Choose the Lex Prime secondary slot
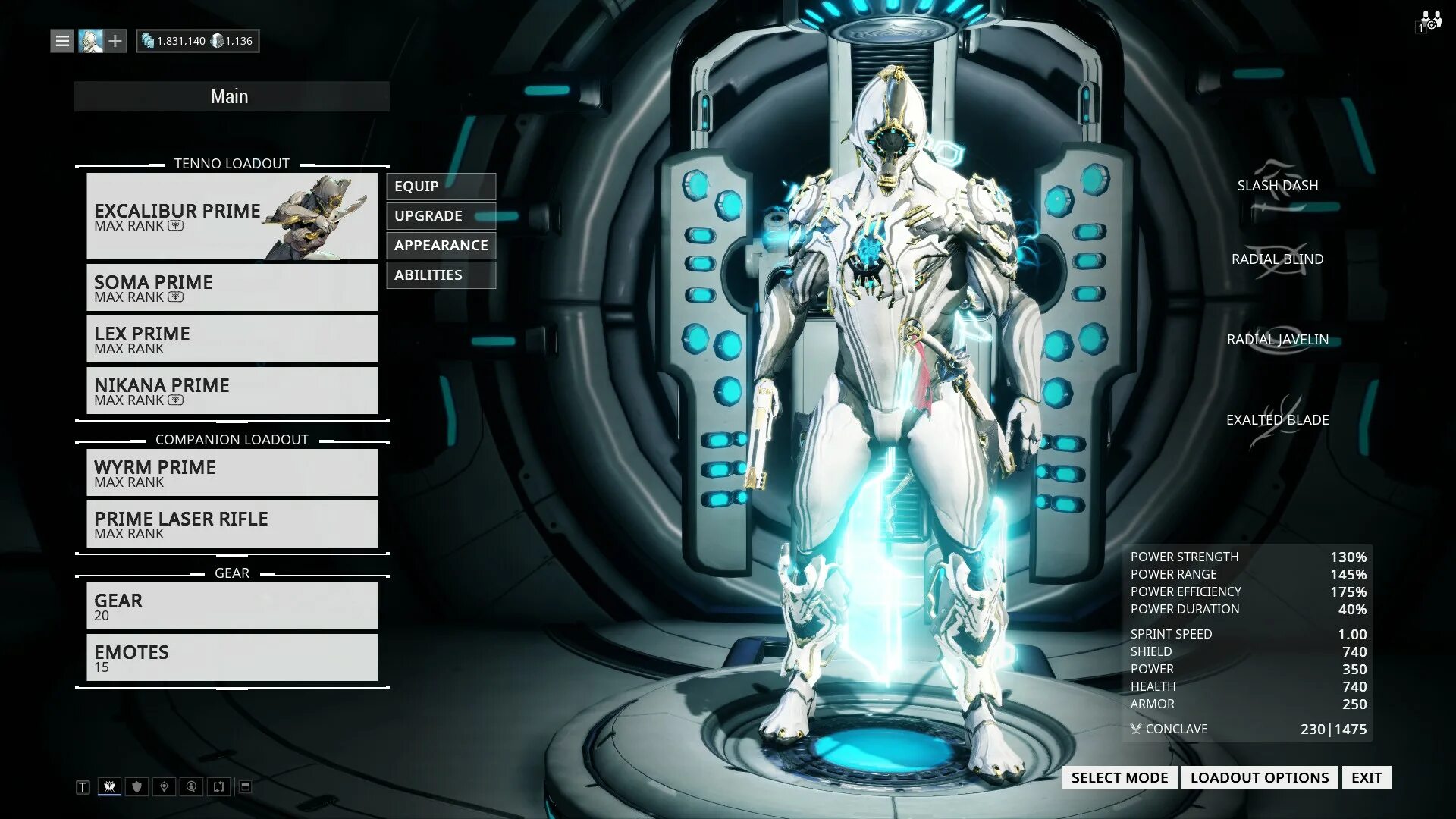The height and width of the screenshot is (819, 1456). pos(232,339)
